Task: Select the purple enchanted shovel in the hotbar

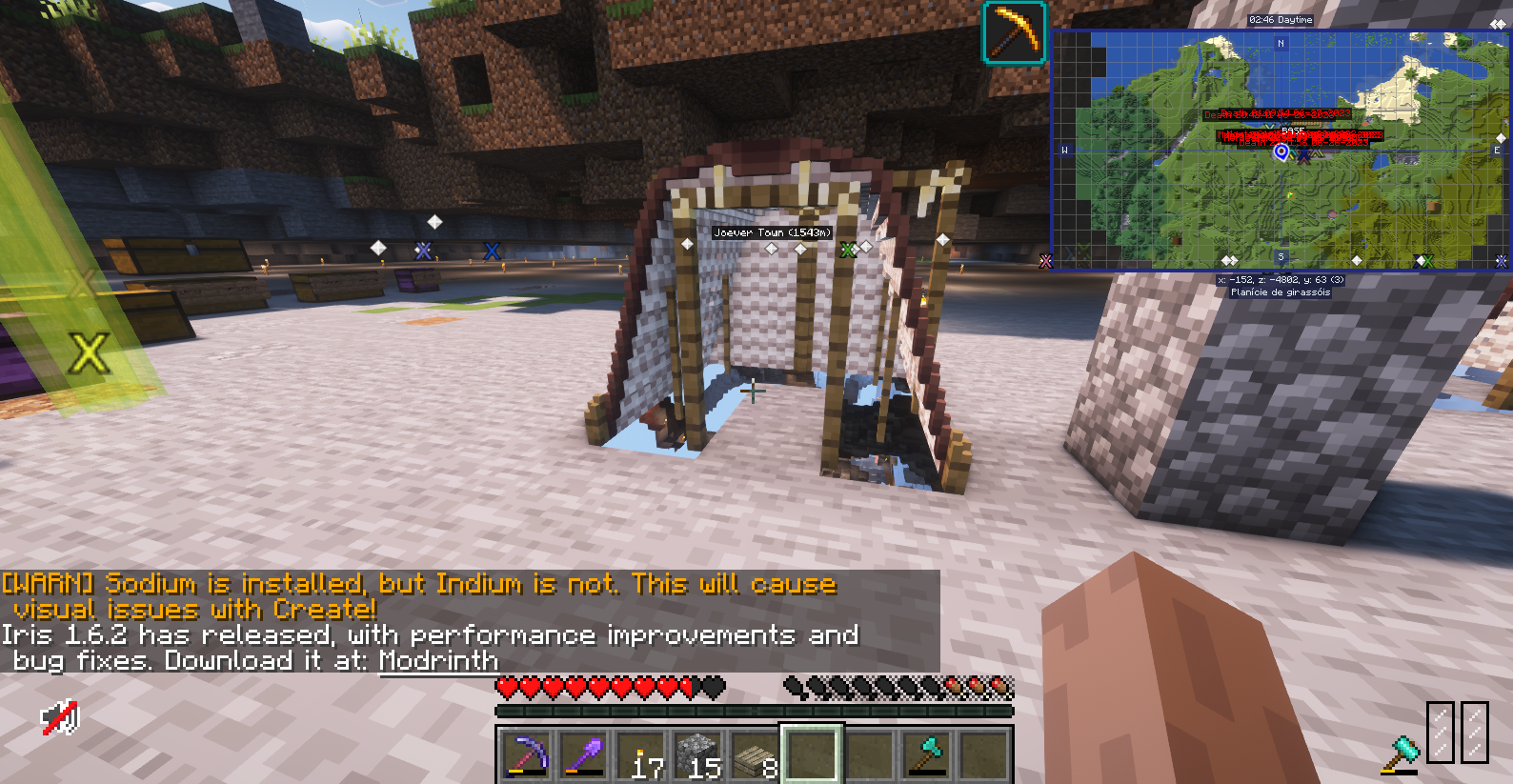Action: (585, 755)
